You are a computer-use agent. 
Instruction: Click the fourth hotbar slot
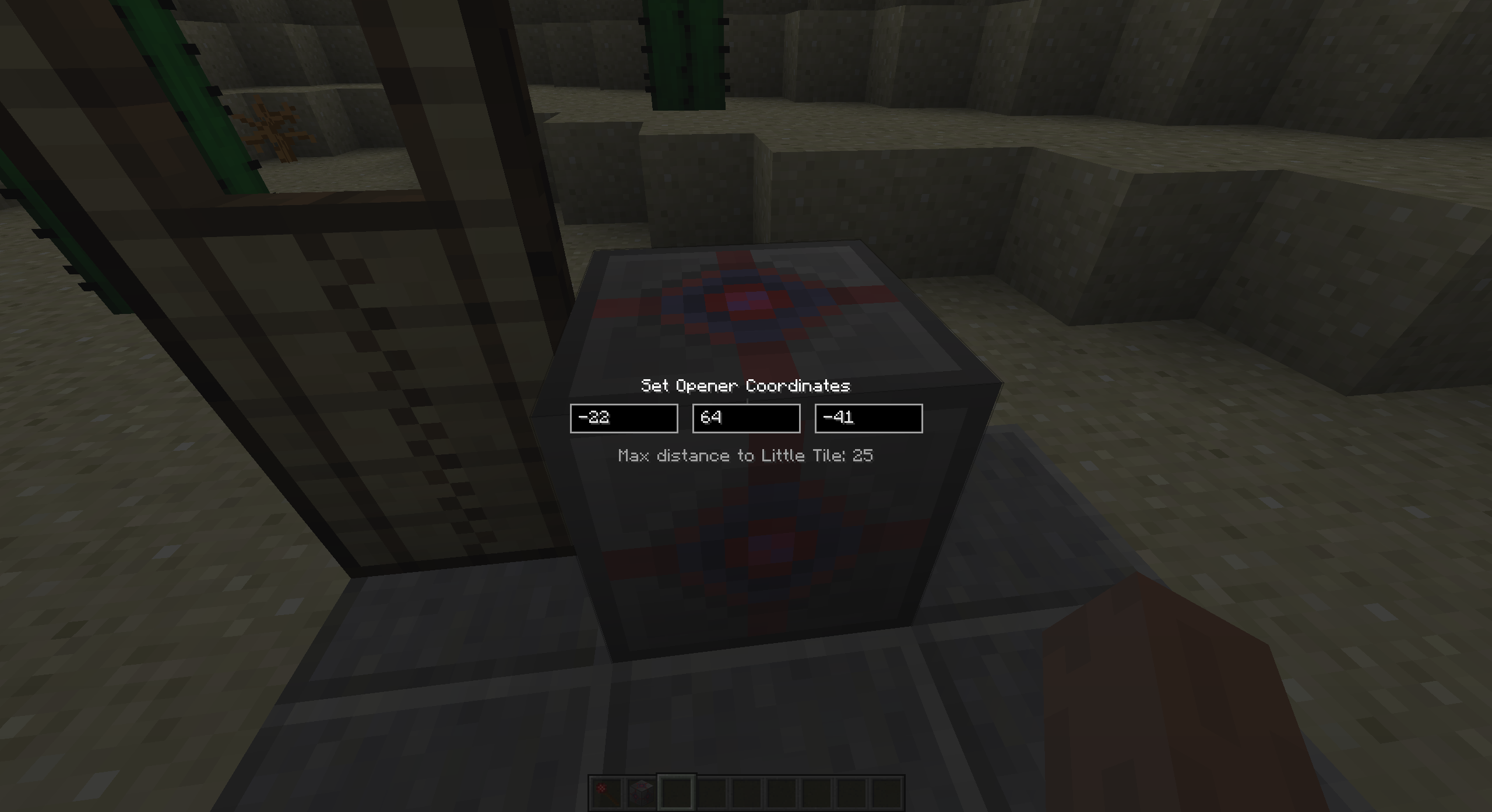coord(712,793)
